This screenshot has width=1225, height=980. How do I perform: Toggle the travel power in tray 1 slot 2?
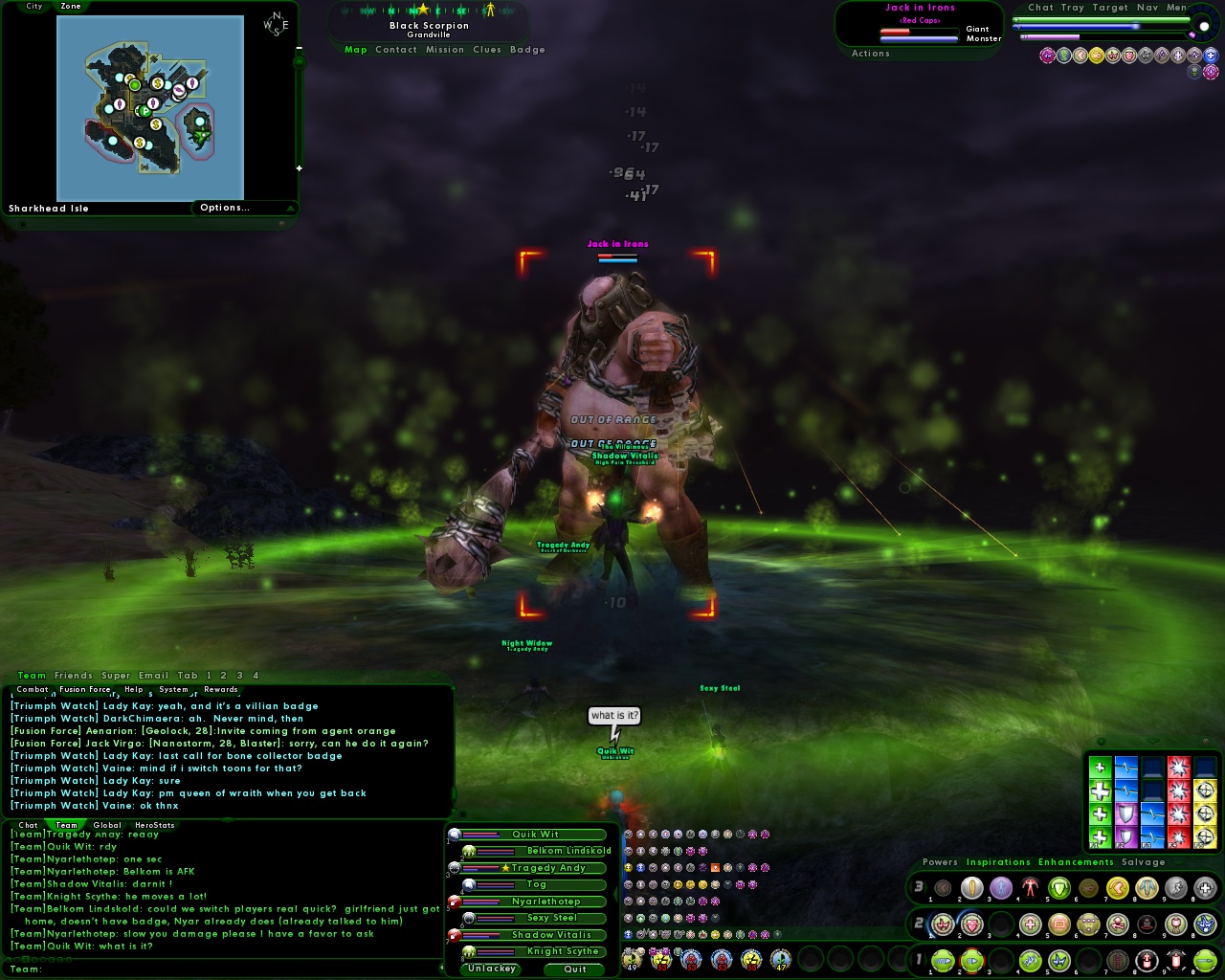(970, 962)
